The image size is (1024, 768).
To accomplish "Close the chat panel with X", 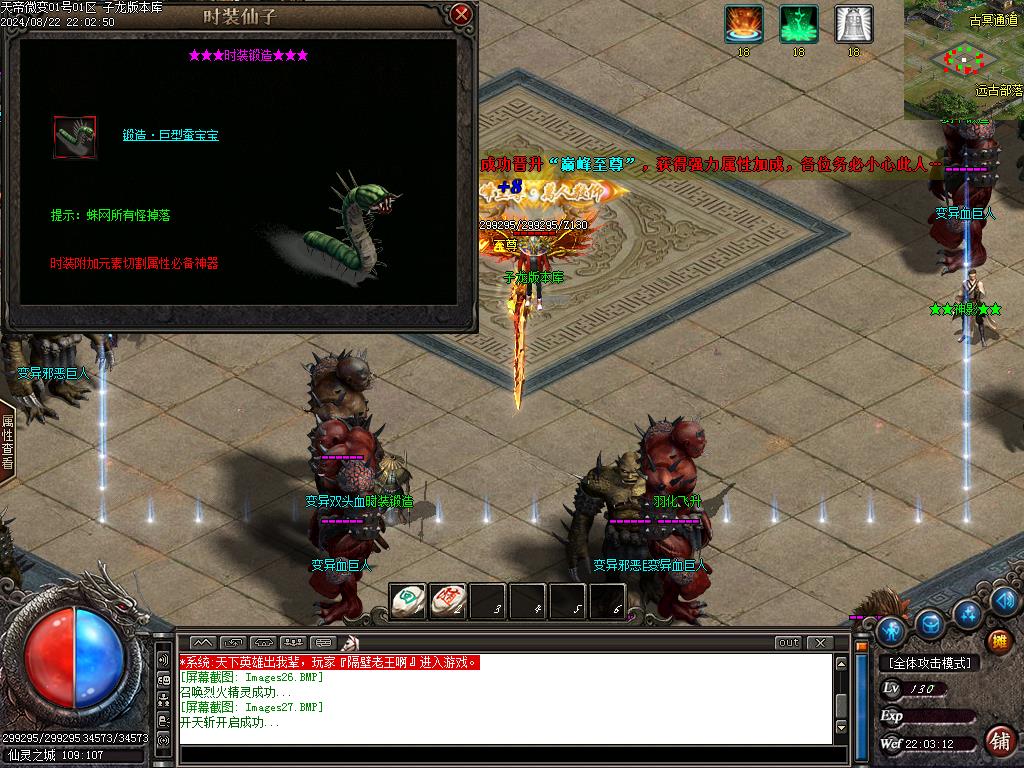I will pos(819,643).
